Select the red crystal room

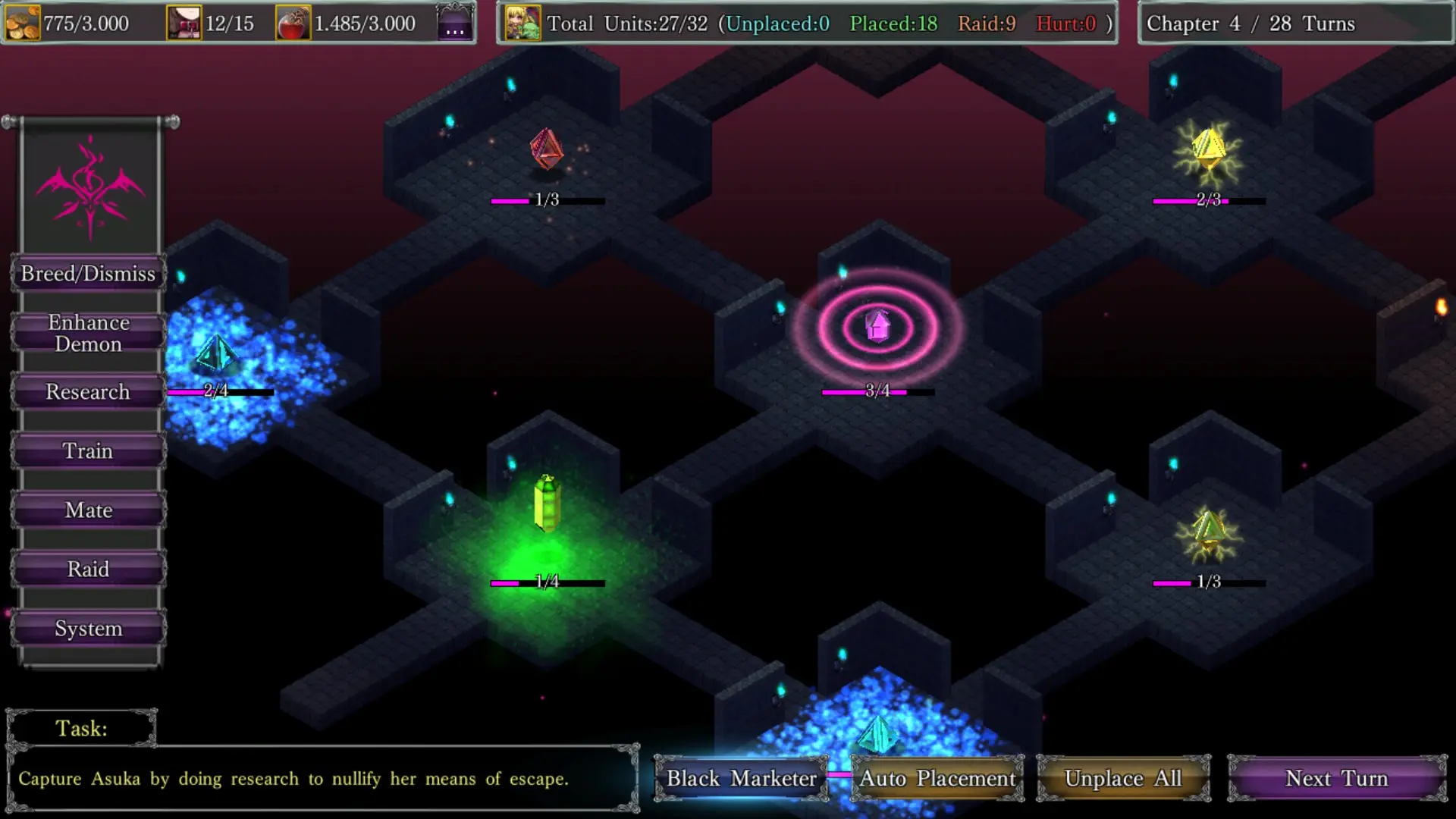pos(546,149)
